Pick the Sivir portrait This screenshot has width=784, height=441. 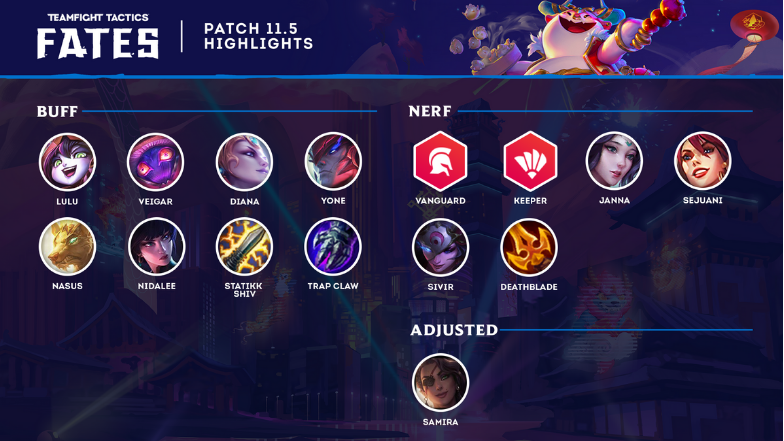tap(440, 247)
